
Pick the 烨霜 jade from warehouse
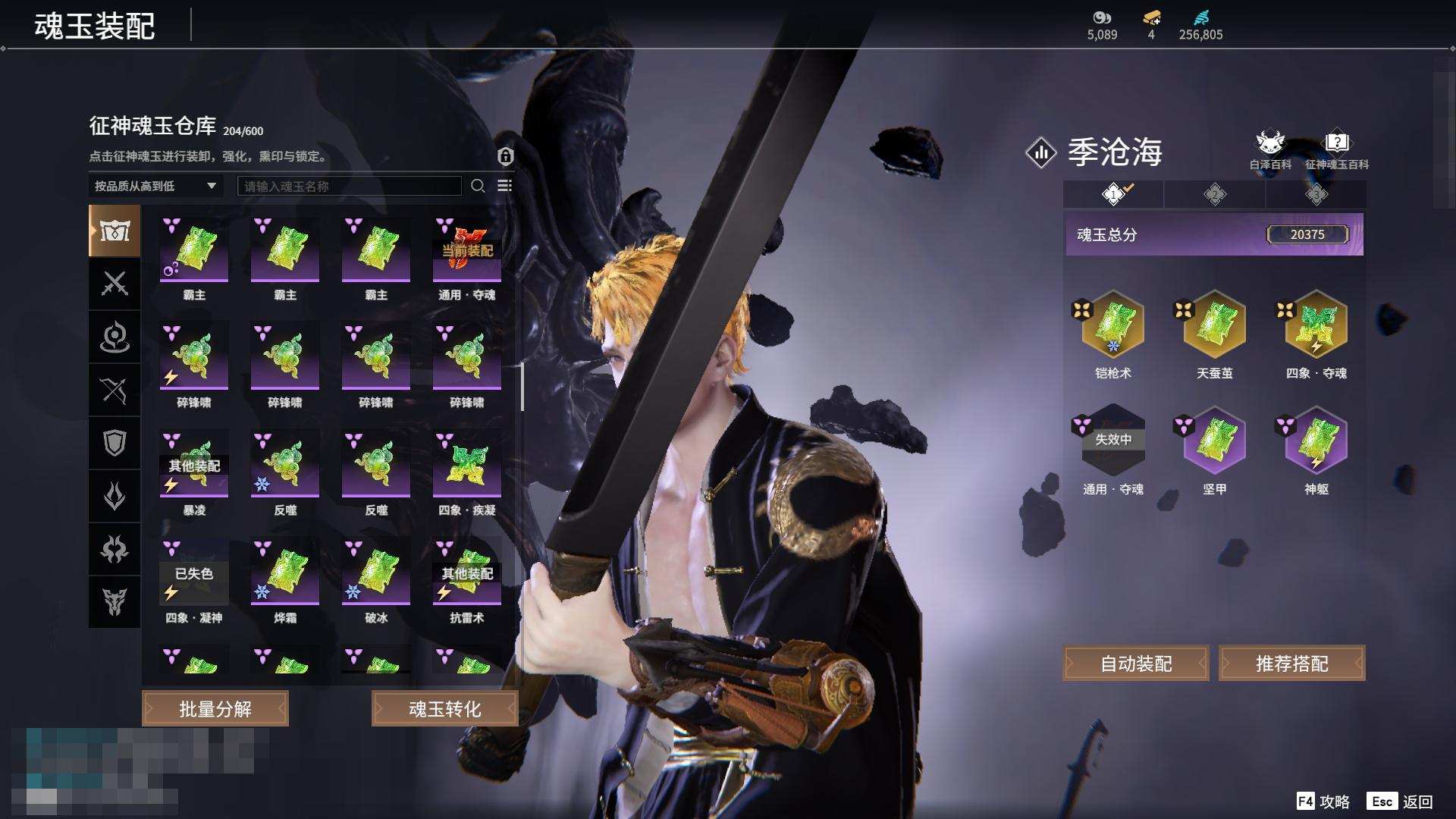pos(285,572)
